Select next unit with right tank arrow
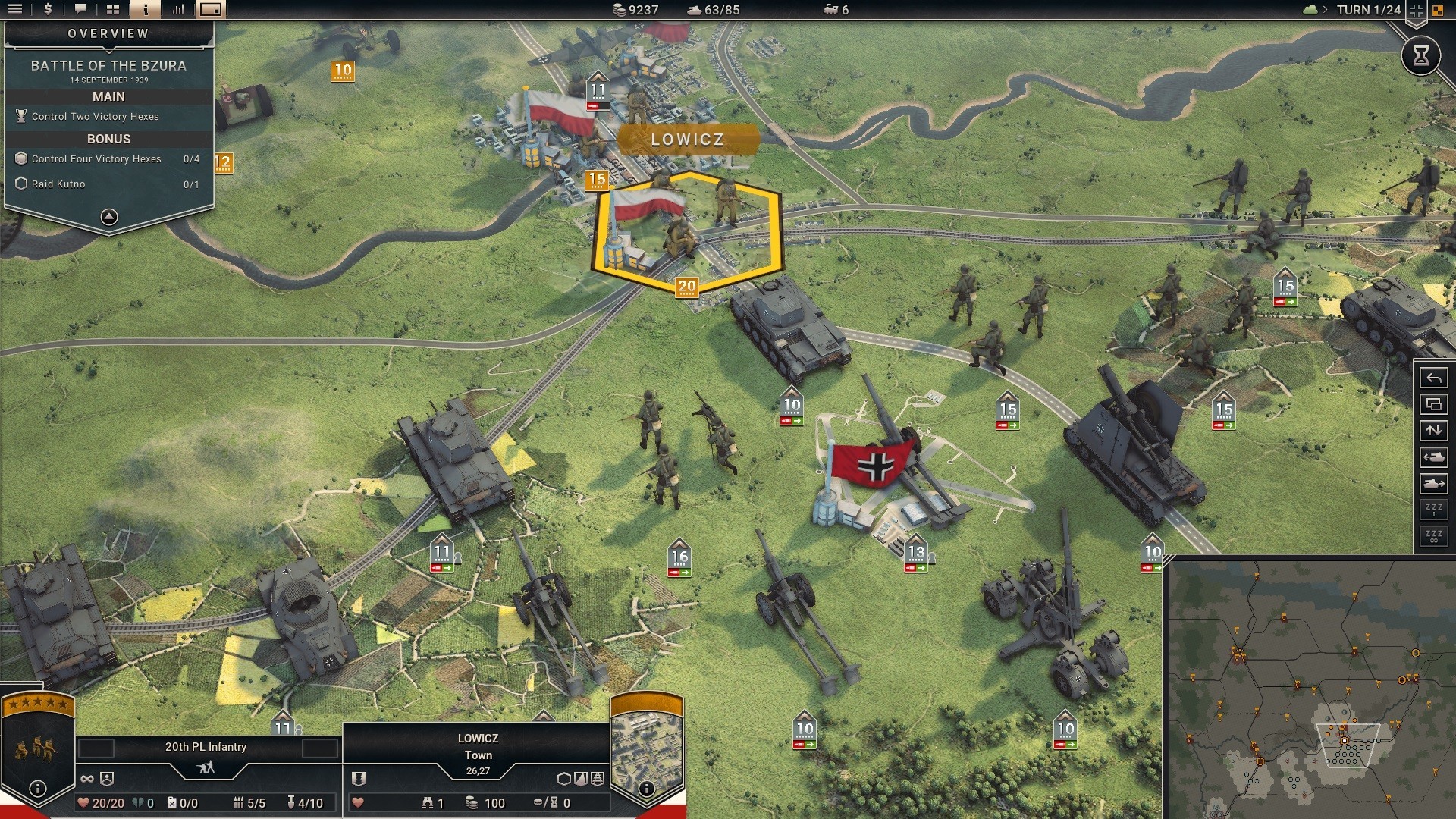This screenshot has height=819, width=1456. [1433, 484]
